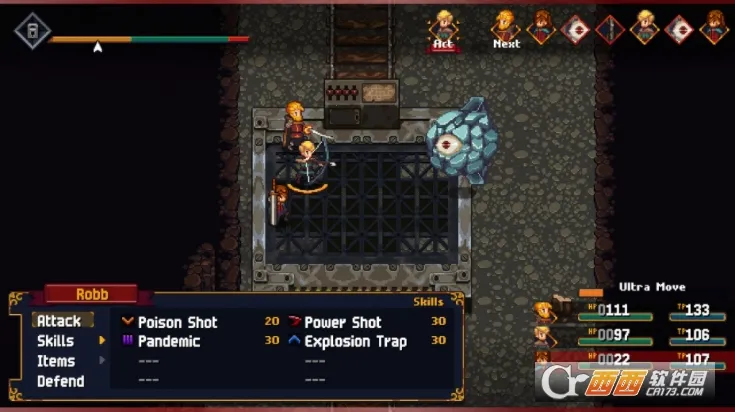Viewport: 735px width, 412px height.
Task: Open the Items command
Action: (x=55, y=361)
